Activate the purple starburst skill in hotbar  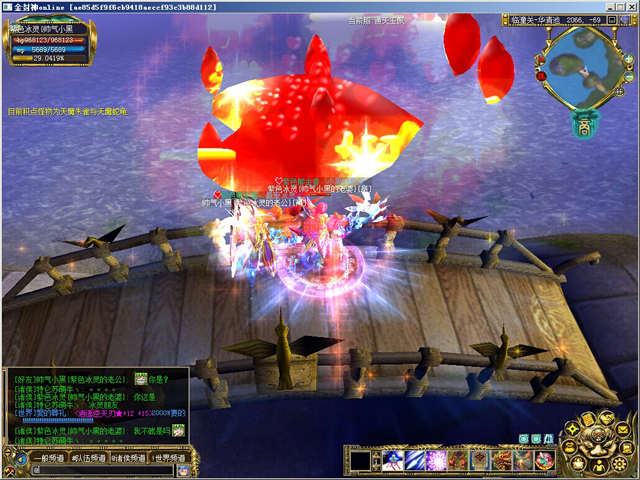436,460
